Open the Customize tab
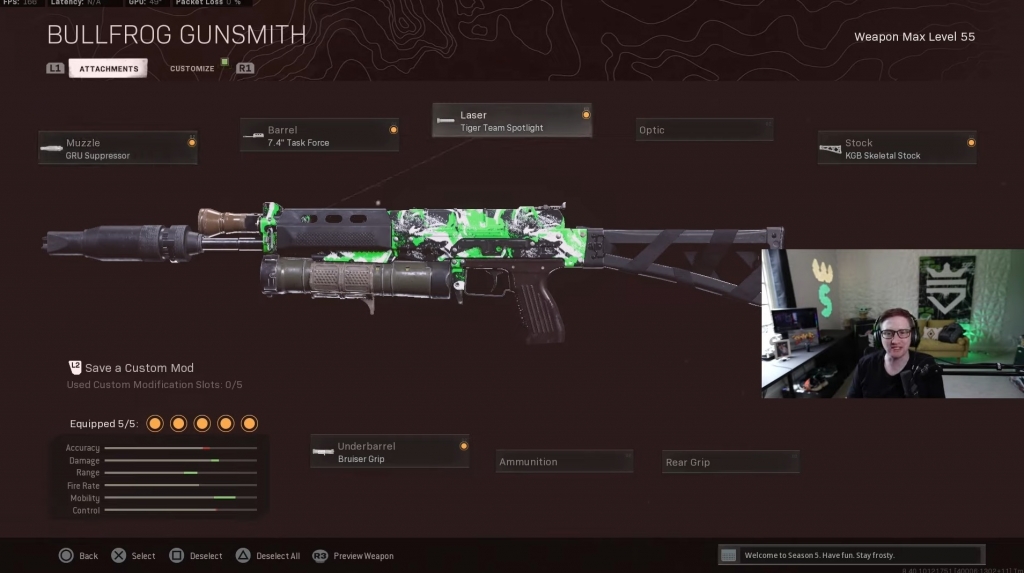The width and height of the screenshot is (1024, 573). pyautogui.click(x=192, y=69)
